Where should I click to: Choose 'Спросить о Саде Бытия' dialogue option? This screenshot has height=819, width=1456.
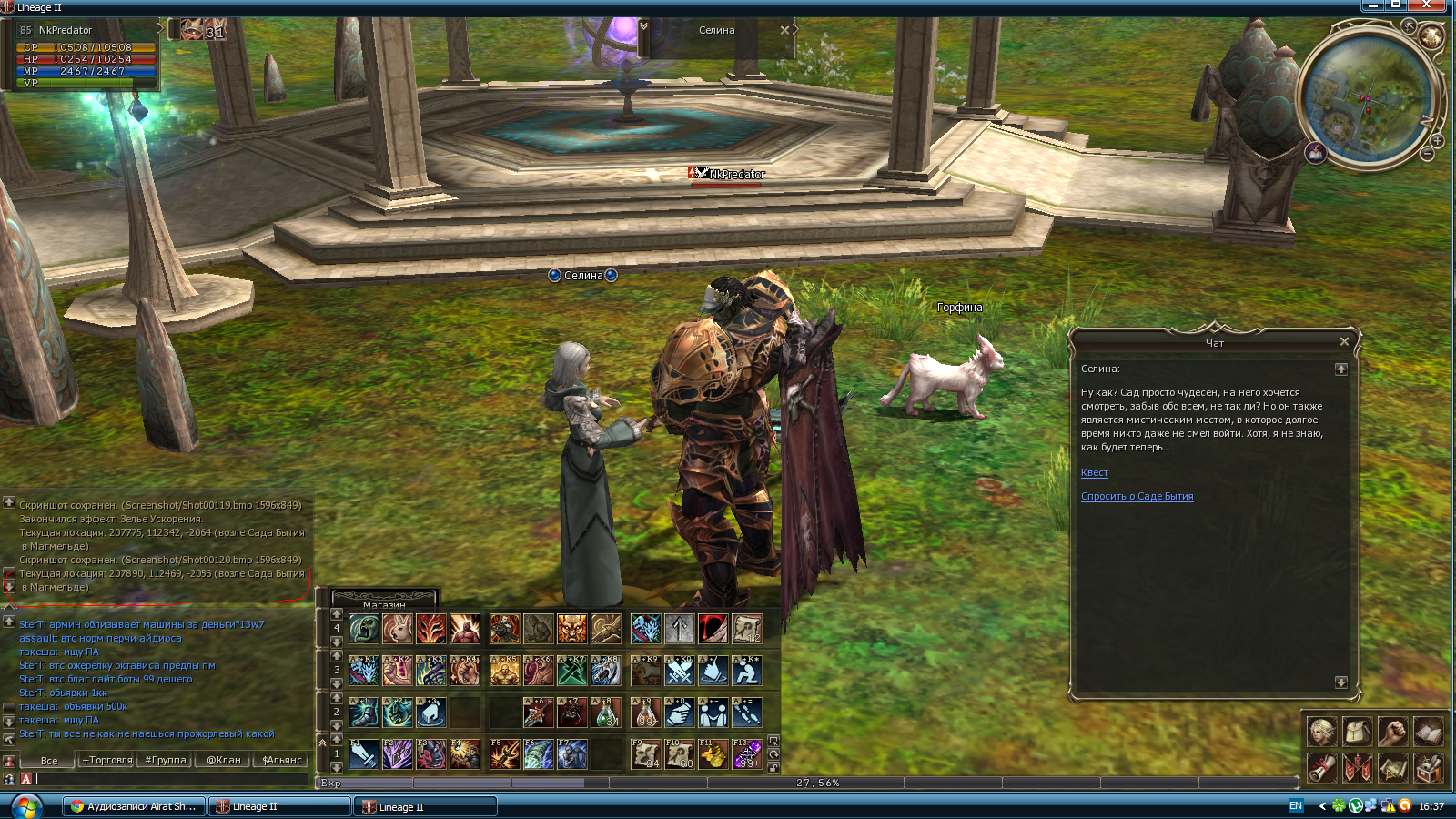pyautogui.click(x=1137, y=497)
